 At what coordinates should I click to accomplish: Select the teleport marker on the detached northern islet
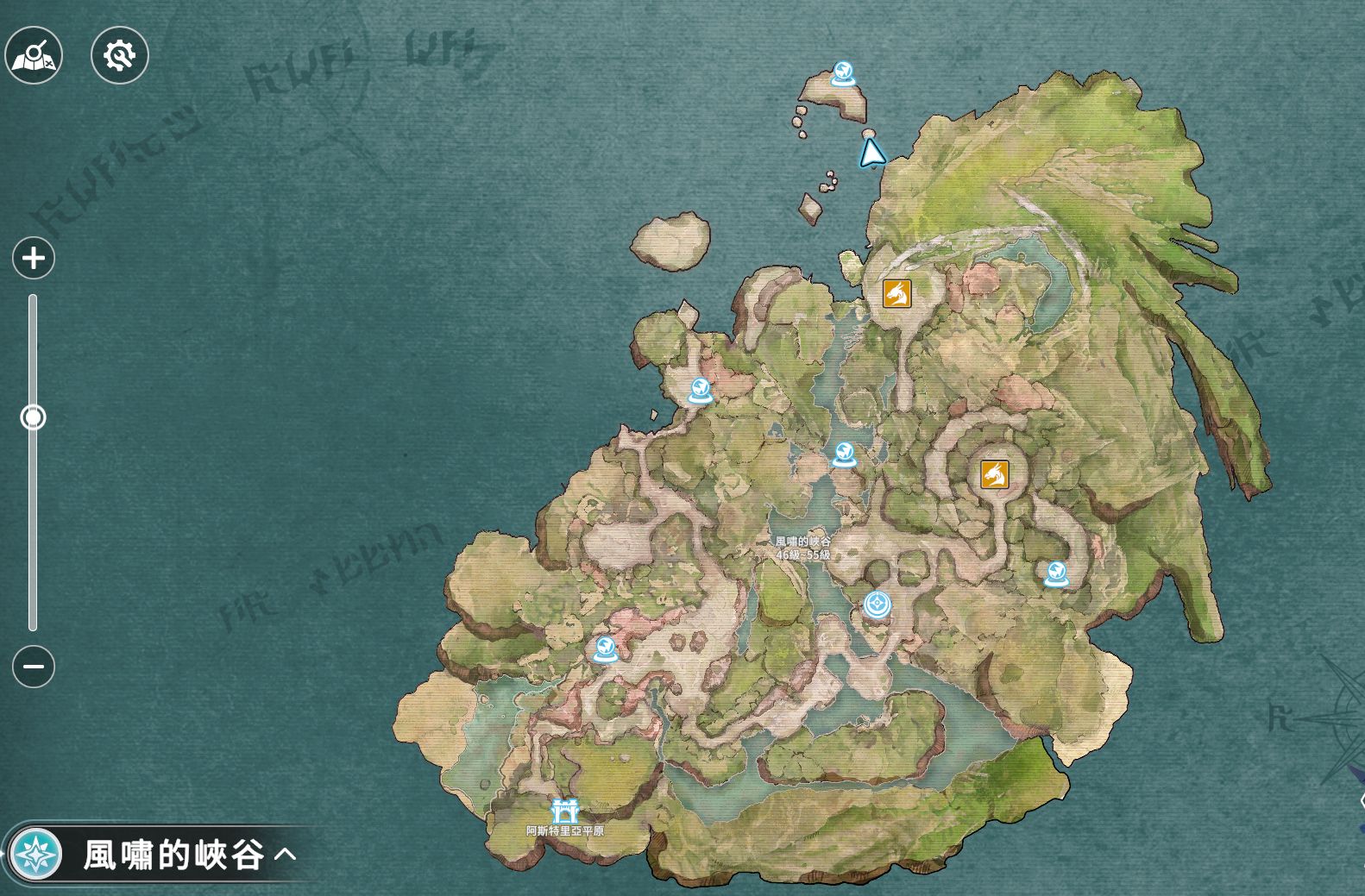click(x=843, y=73)
